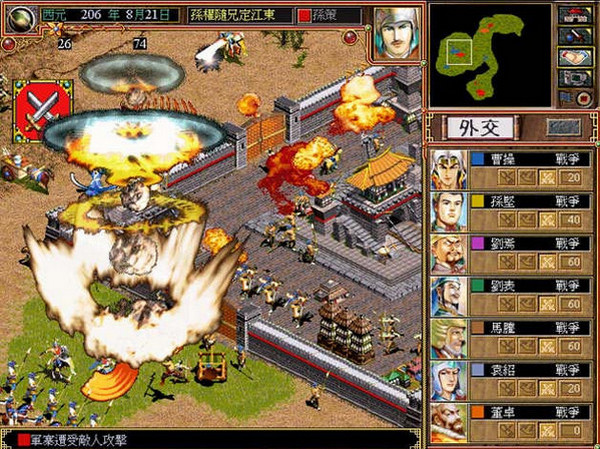Click the 孫策 leader portrait at top
The width and height of the screenshot is (600, 449).
pyautogui.click(x=396, y=32)
